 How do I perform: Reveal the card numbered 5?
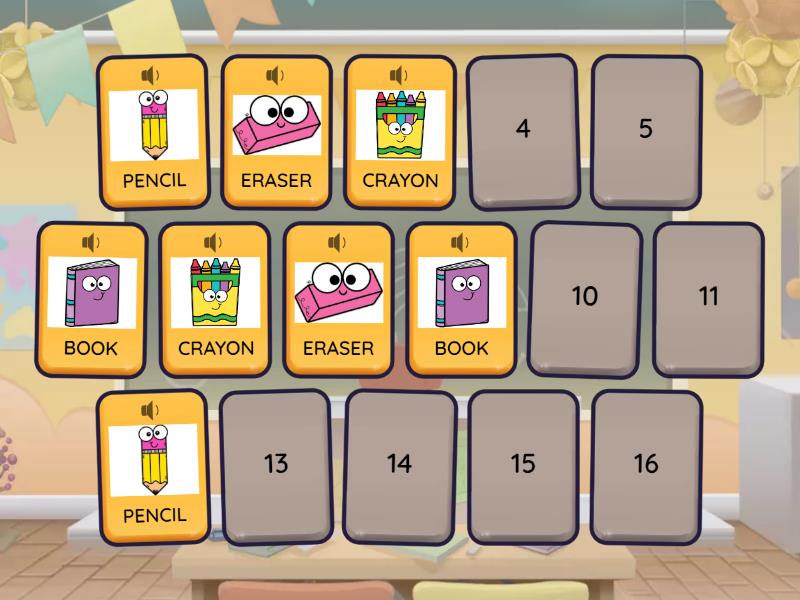tap(646, 130)
